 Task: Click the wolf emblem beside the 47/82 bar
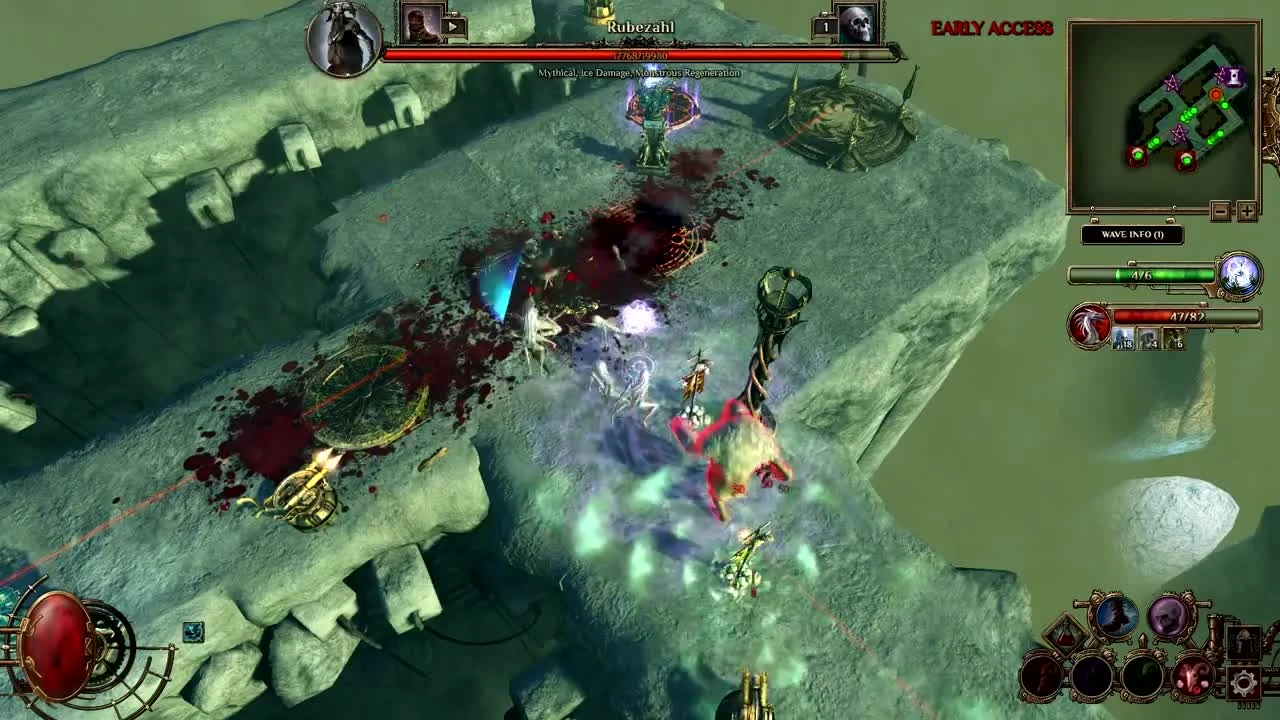click(1088, 324)
